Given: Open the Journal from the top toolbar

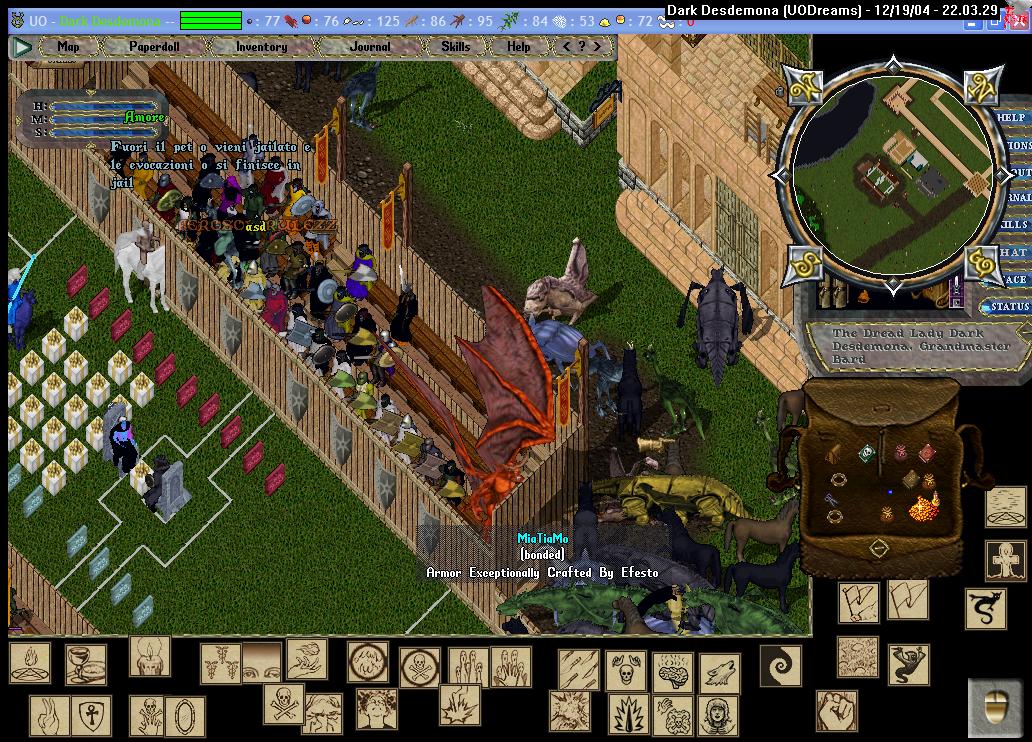Looking at the screenshot, I should (x=370, y=46).
